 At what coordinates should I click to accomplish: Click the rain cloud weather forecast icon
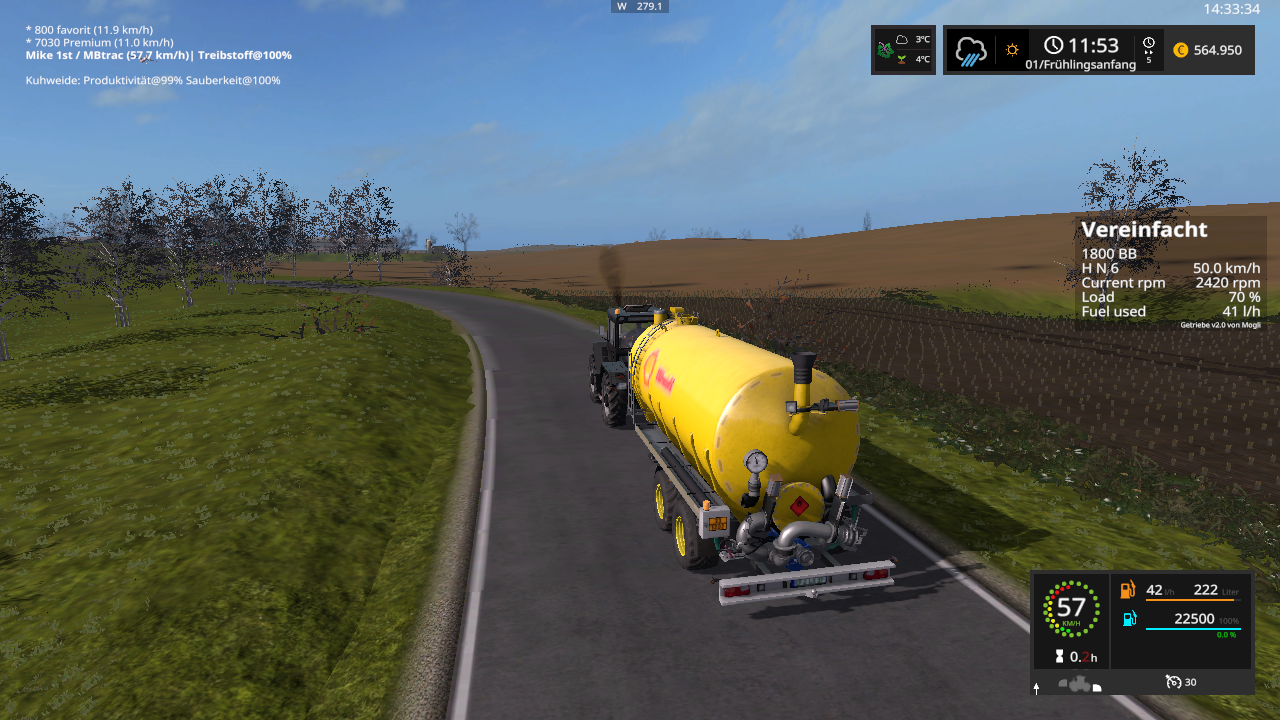[x=971, y=50]
